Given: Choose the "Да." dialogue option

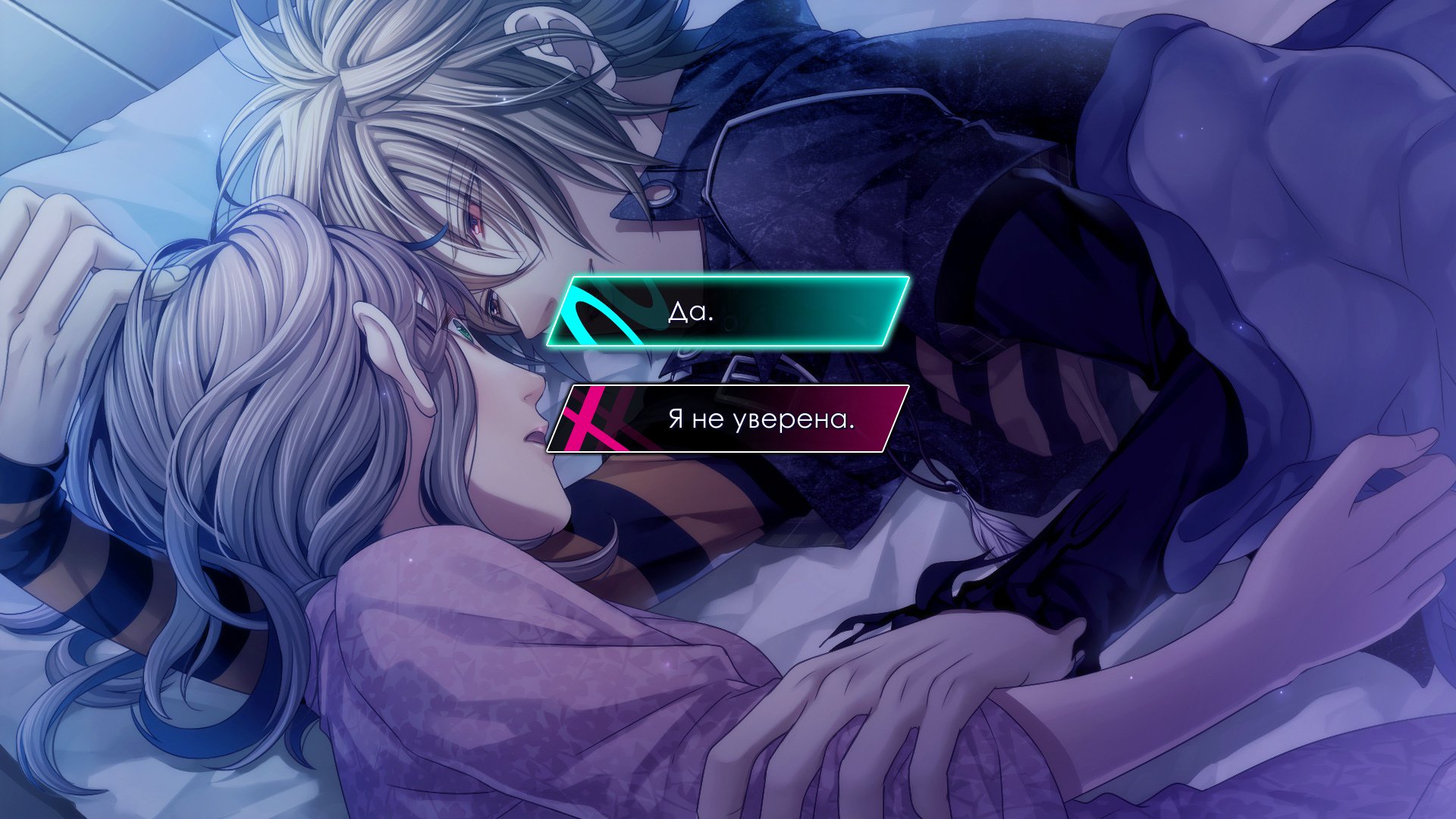Looking at the screenshot, I should pyautogui.click(x=728, y=312).
